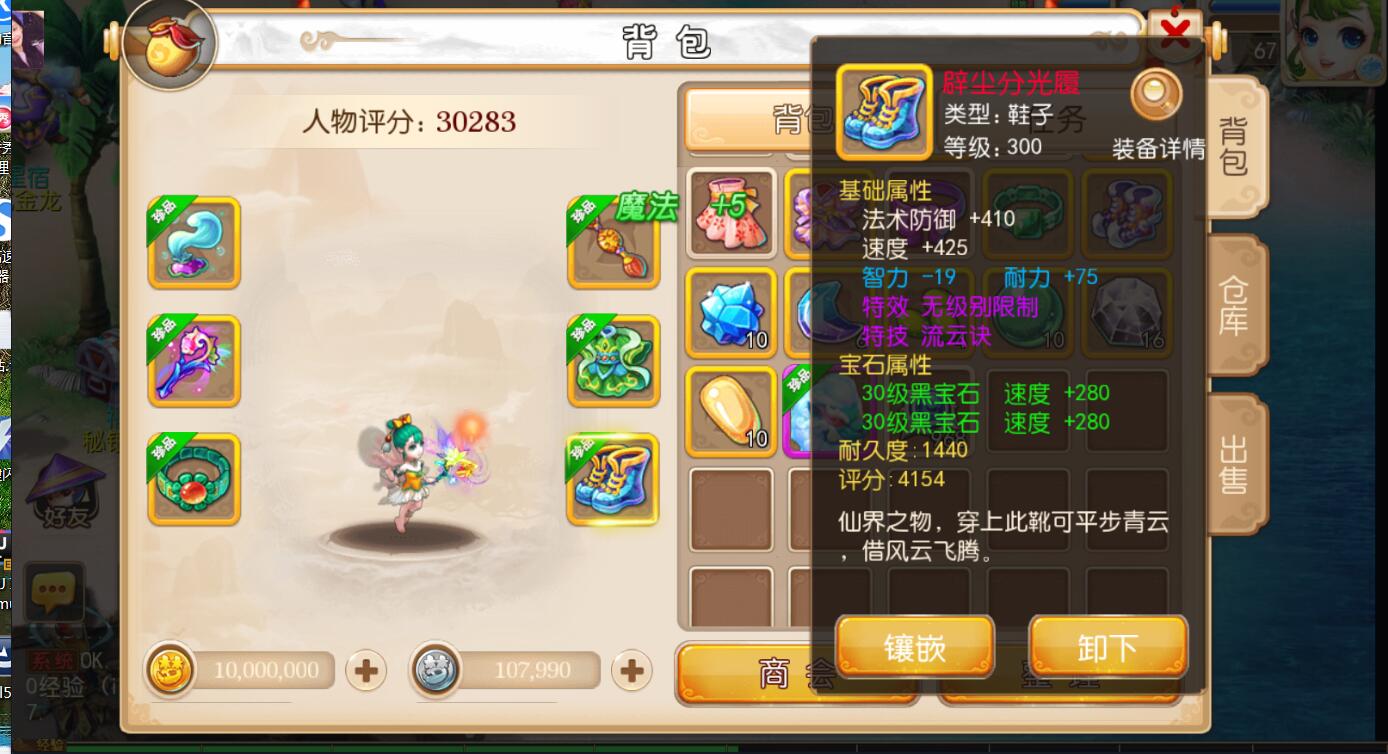Image resolution: width=1388 pixels, height=754 pixels.
Task: Click the plus button next to the gold currency
Action: [364, 670]
